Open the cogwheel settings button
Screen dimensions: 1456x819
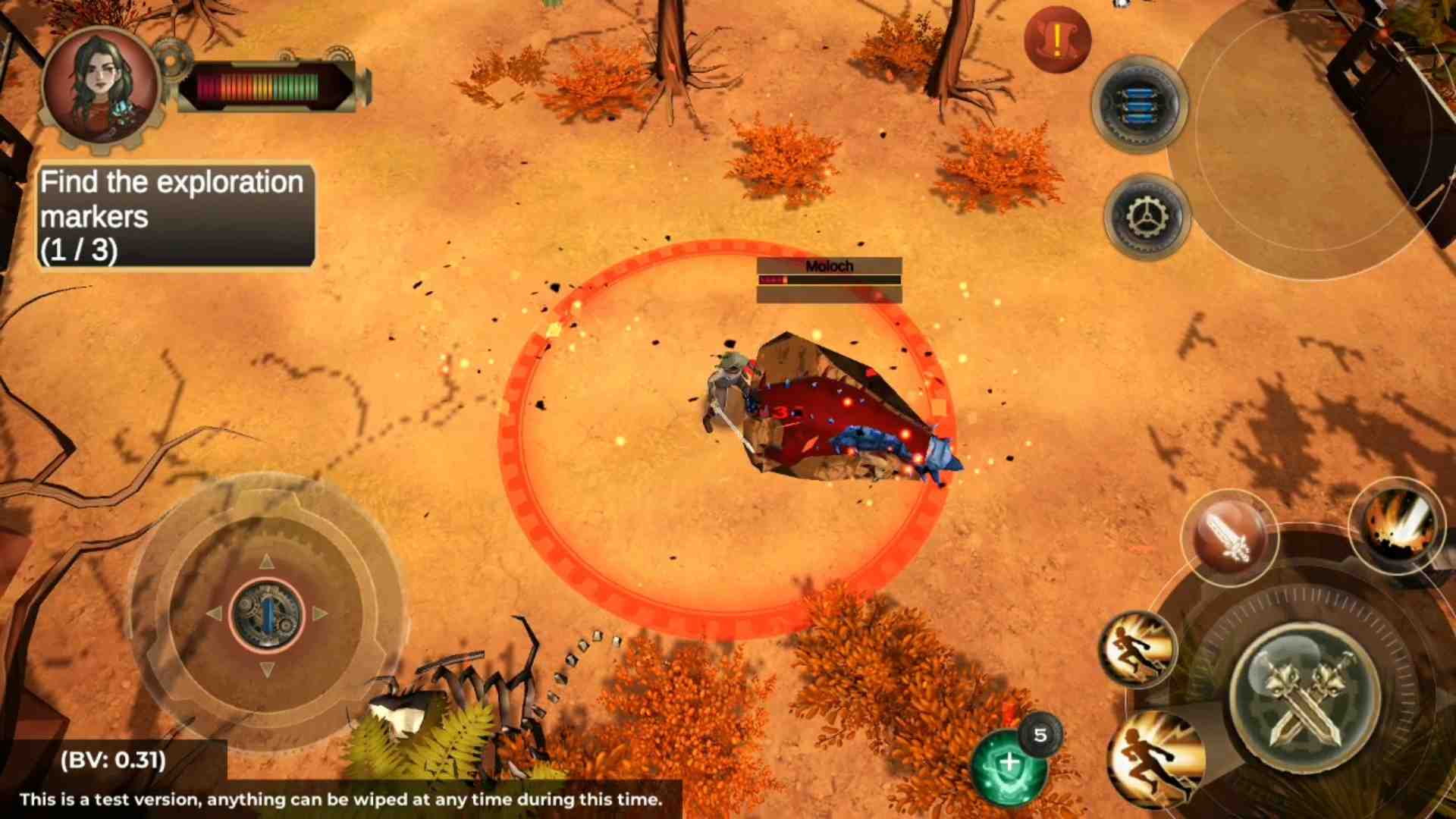(x=1146, y=218)
